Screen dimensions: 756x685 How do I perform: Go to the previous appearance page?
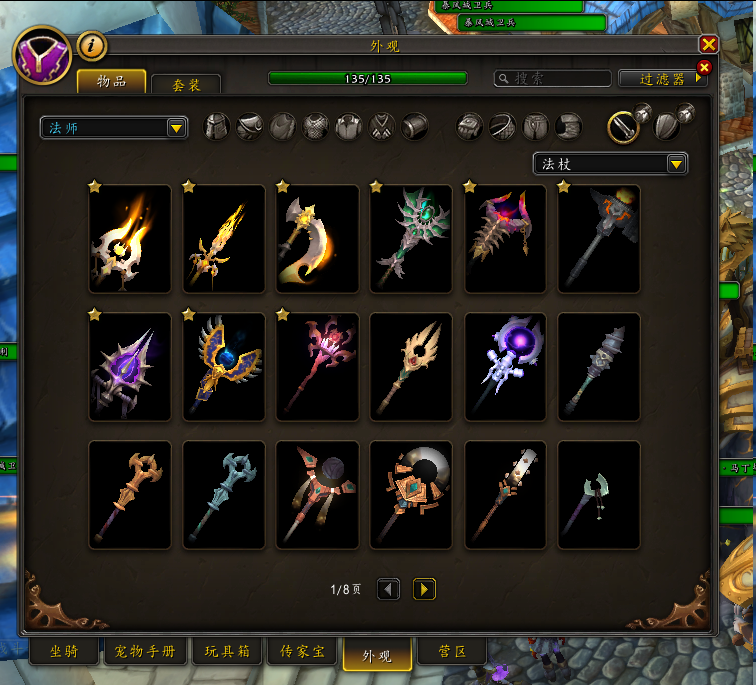pos(388,590)
